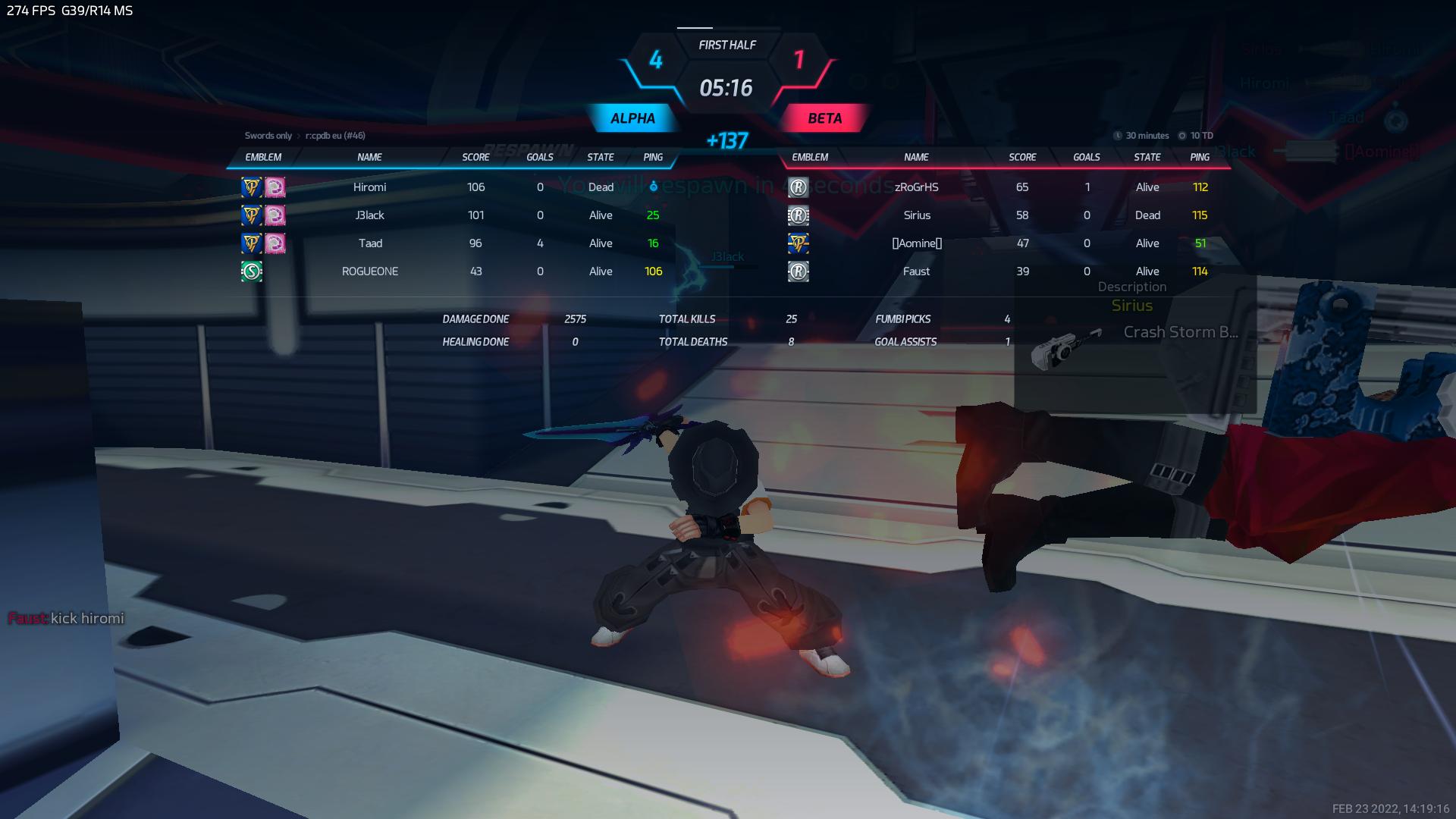Click the ALPHA team banner
1456x819 pixels.
coord(632,118)
